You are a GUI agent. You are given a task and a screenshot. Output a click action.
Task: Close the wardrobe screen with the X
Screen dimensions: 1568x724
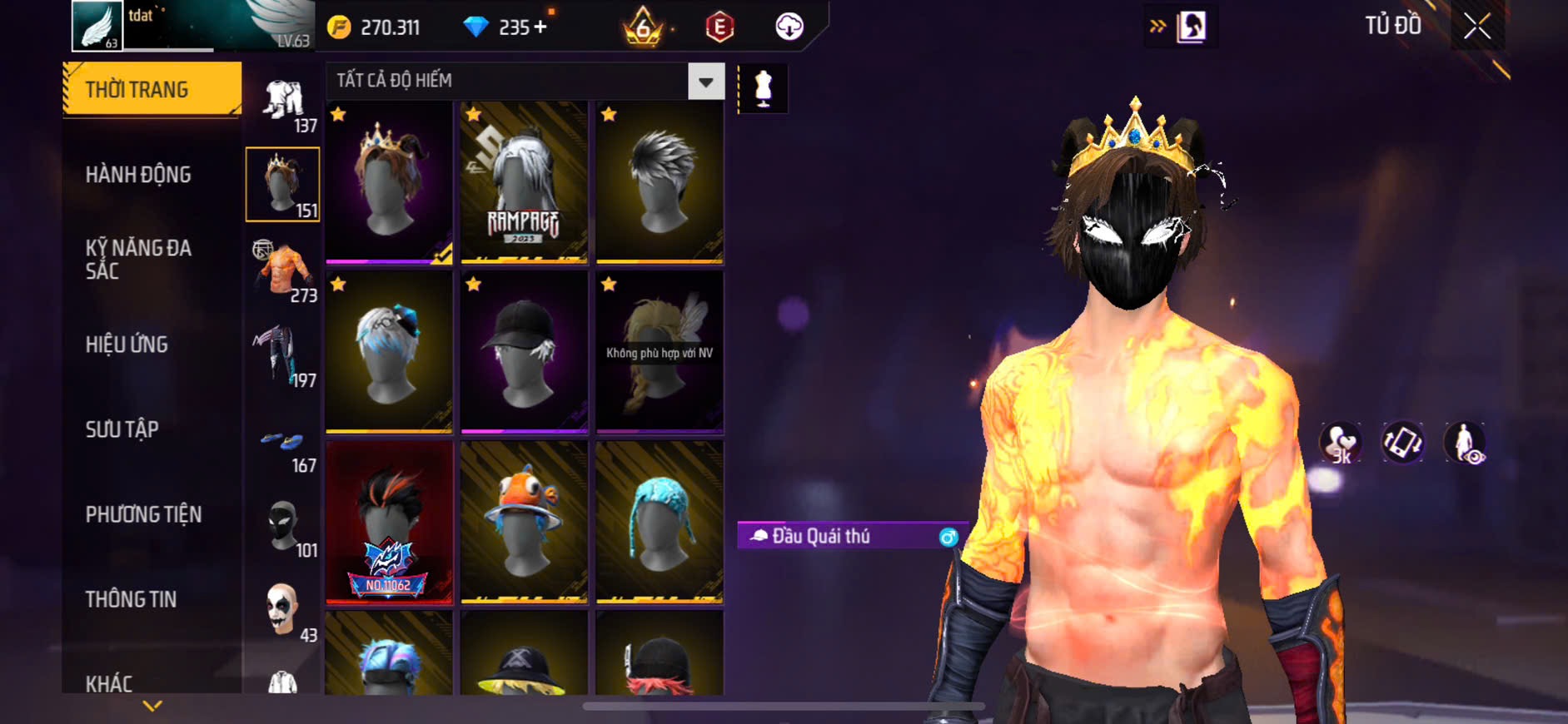(1476, 27)
